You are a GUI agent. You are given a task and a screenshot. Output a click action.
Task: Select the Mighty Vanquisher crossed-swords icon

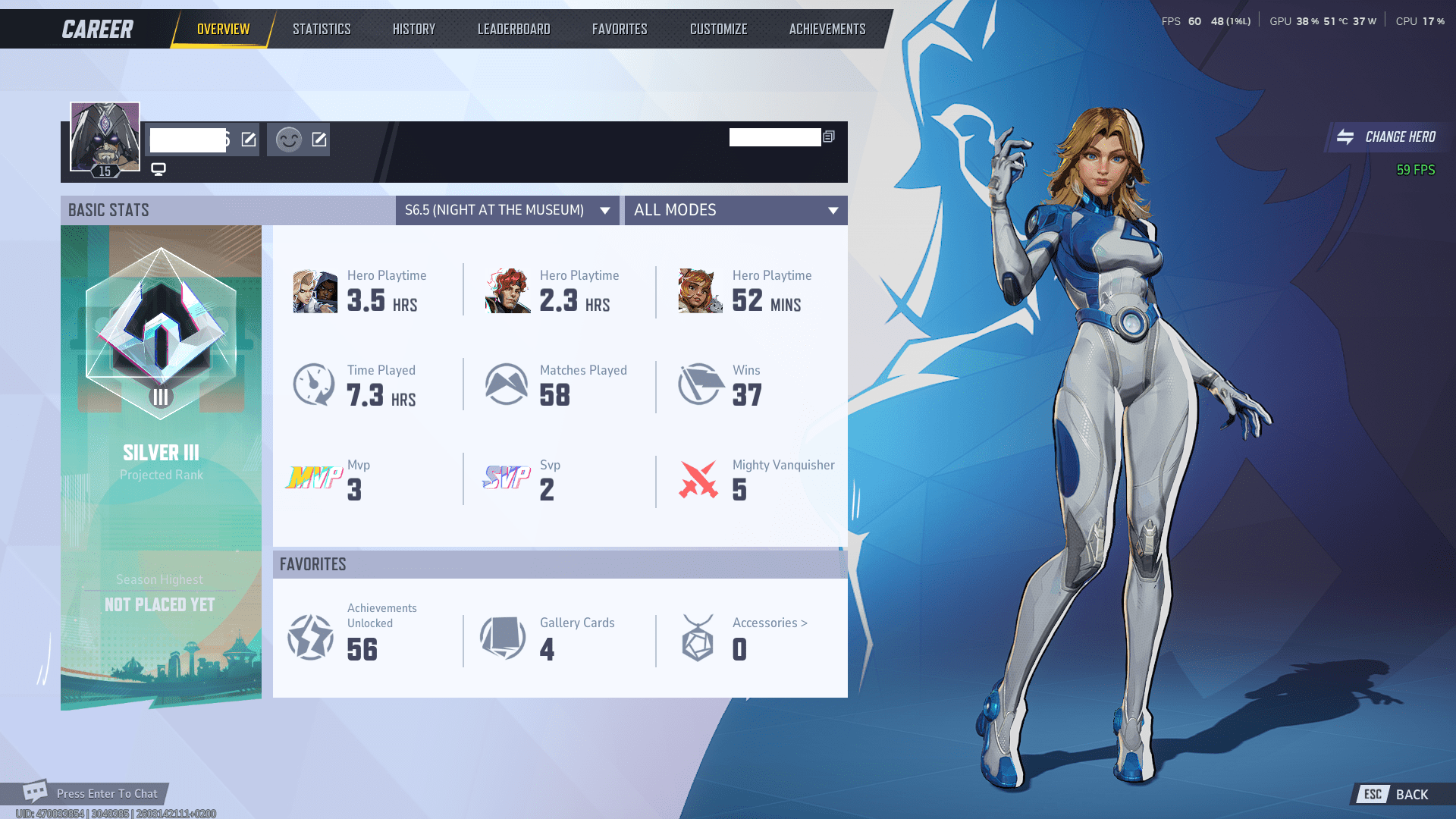[698, 478]
